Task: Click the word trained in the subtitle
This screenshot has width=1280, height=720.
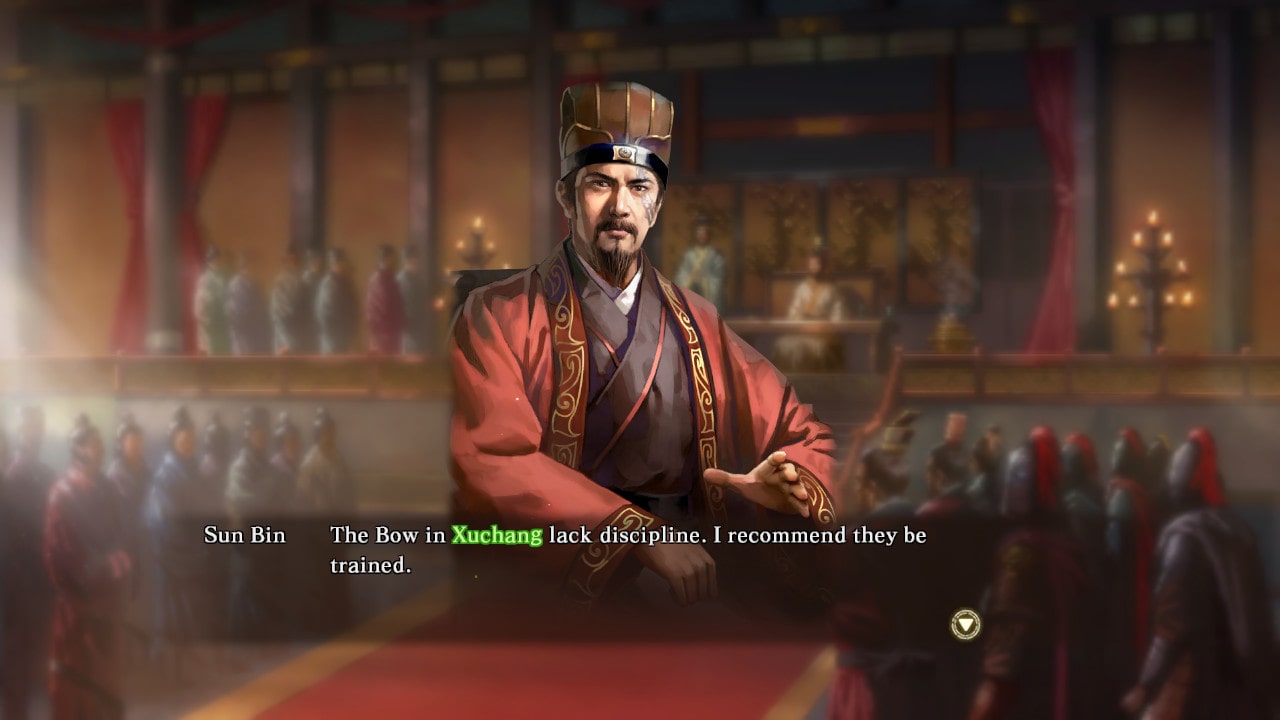Action: pyautogui.click(x=370, y=563)
